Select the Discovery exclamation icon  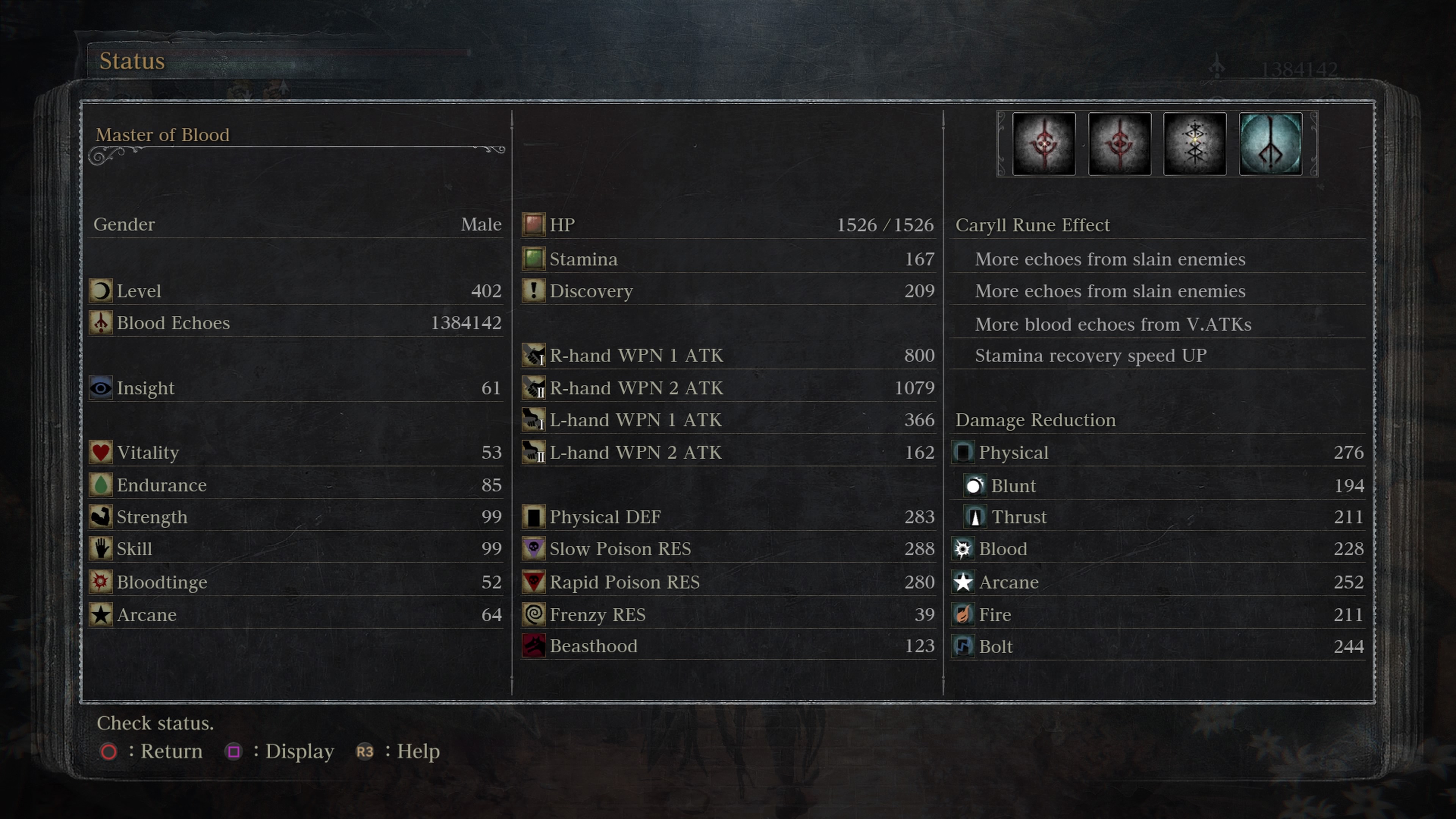[x=533, y=291]
